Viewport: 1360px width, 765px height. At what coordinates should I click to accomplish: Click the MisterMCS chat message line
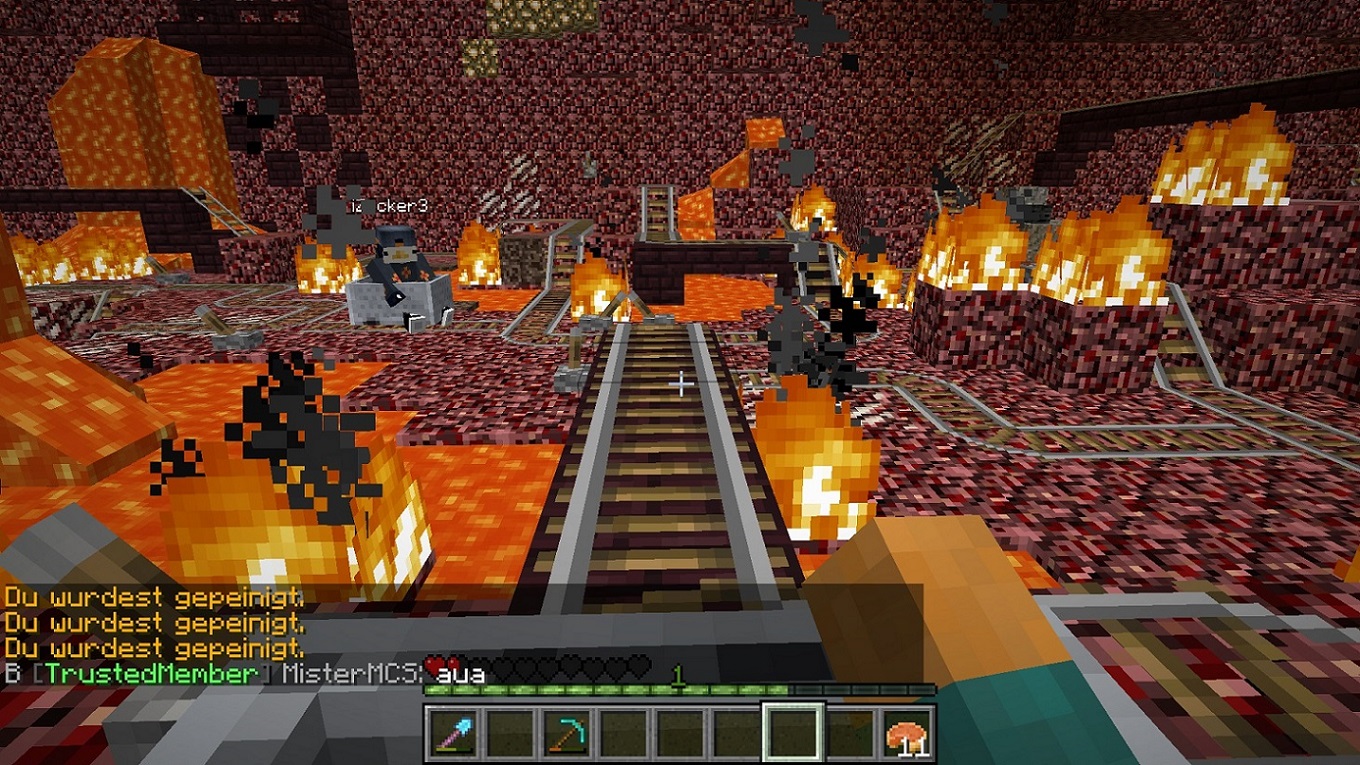tap(245, 673)
